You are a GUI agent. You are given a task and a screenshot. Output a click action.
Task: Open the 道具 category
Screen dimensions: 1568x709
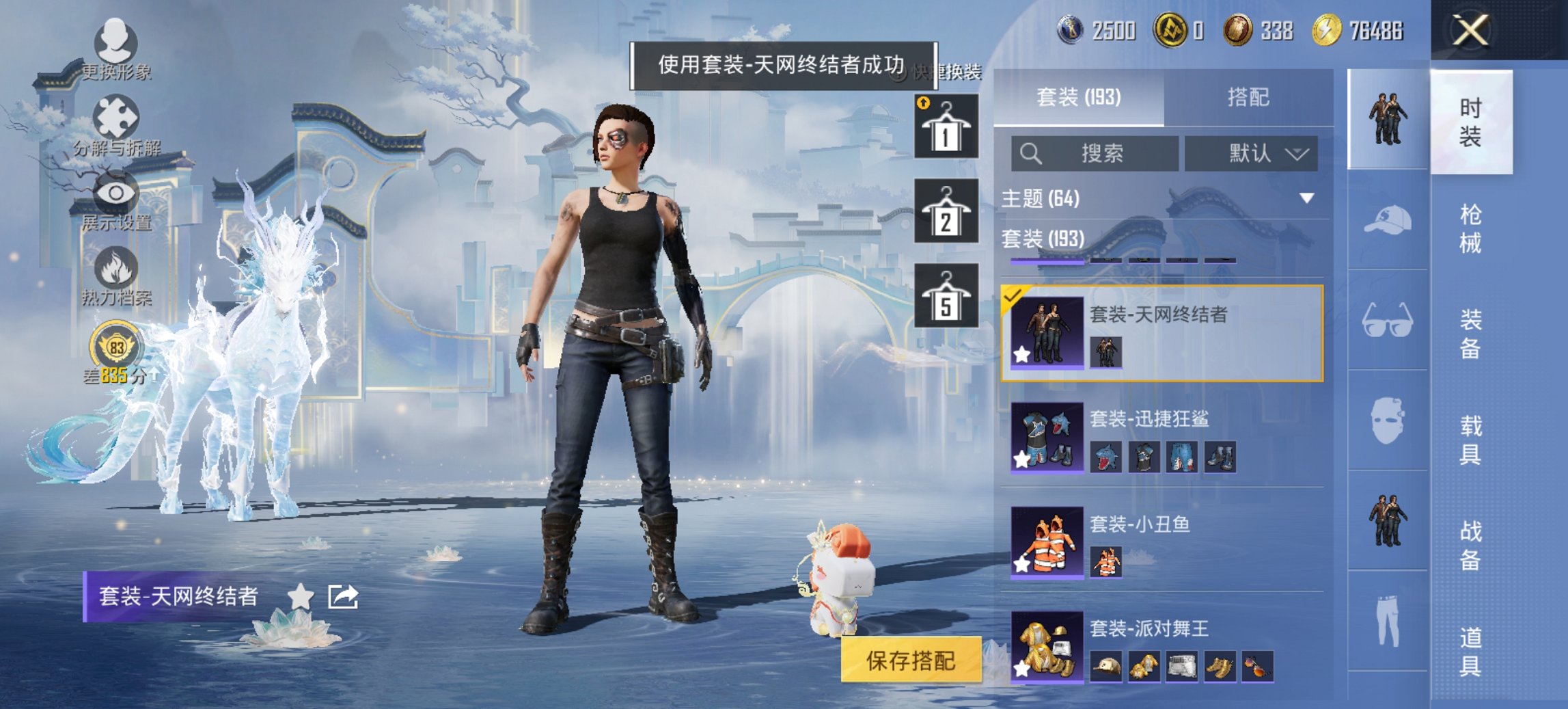tap(1470, 651)
